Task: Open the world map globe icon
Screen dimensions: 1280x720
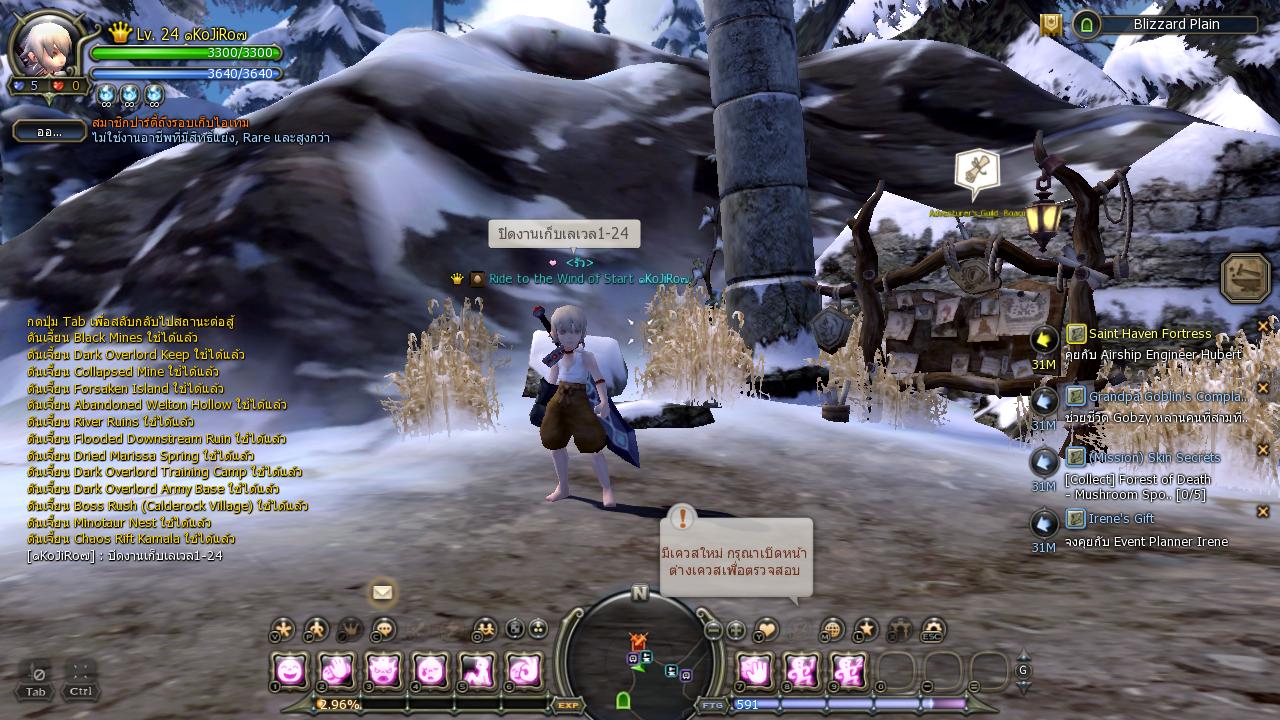Action: (x=832, y=629)
